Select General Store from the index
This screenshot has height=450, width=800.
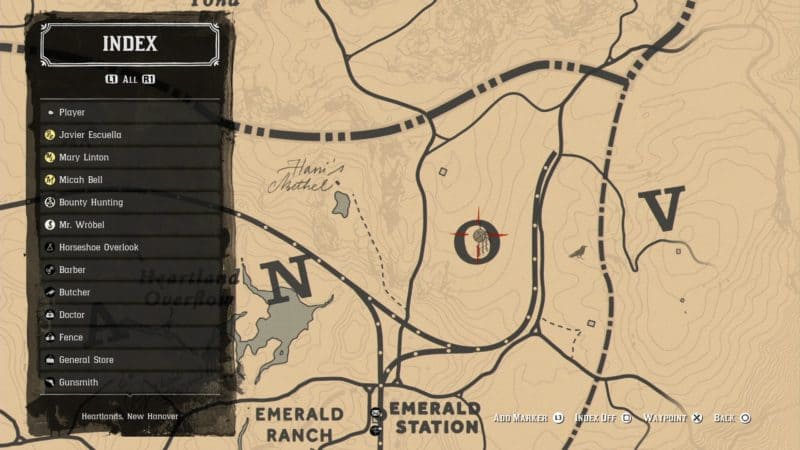(x=130, y=359)
